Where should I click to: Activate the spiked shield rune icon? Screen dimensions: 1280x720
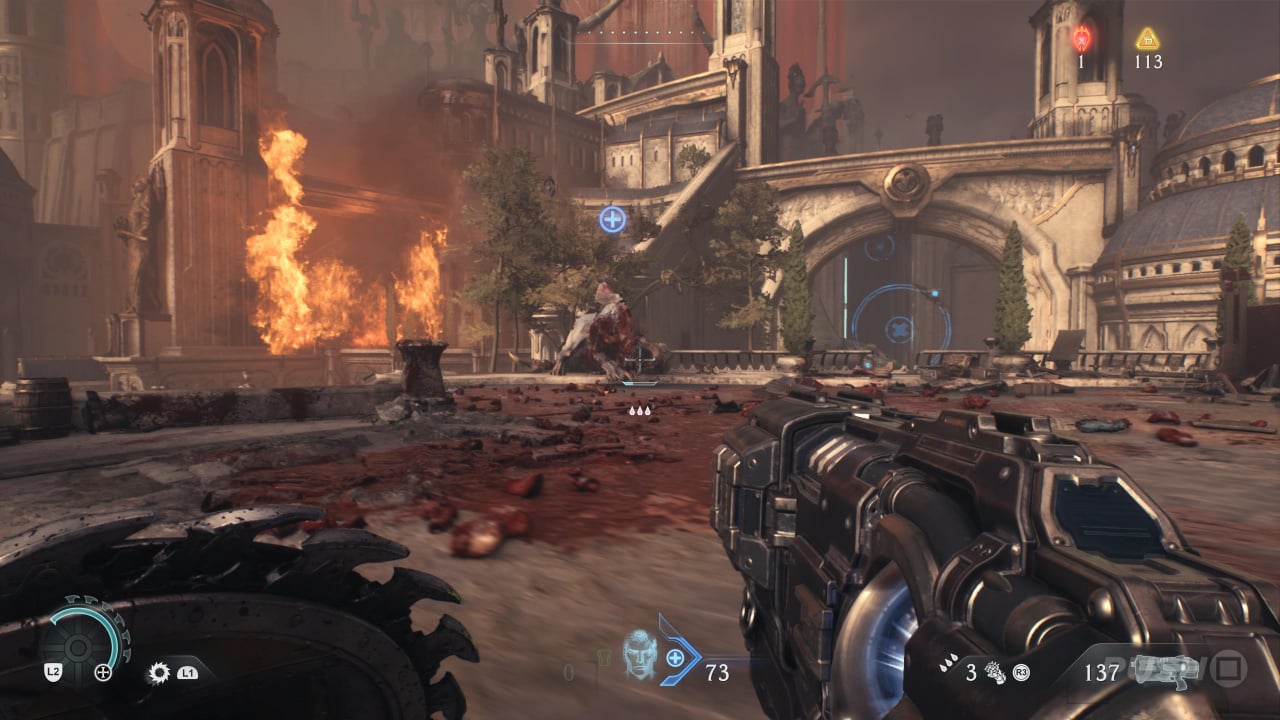(x=158, y=673)
